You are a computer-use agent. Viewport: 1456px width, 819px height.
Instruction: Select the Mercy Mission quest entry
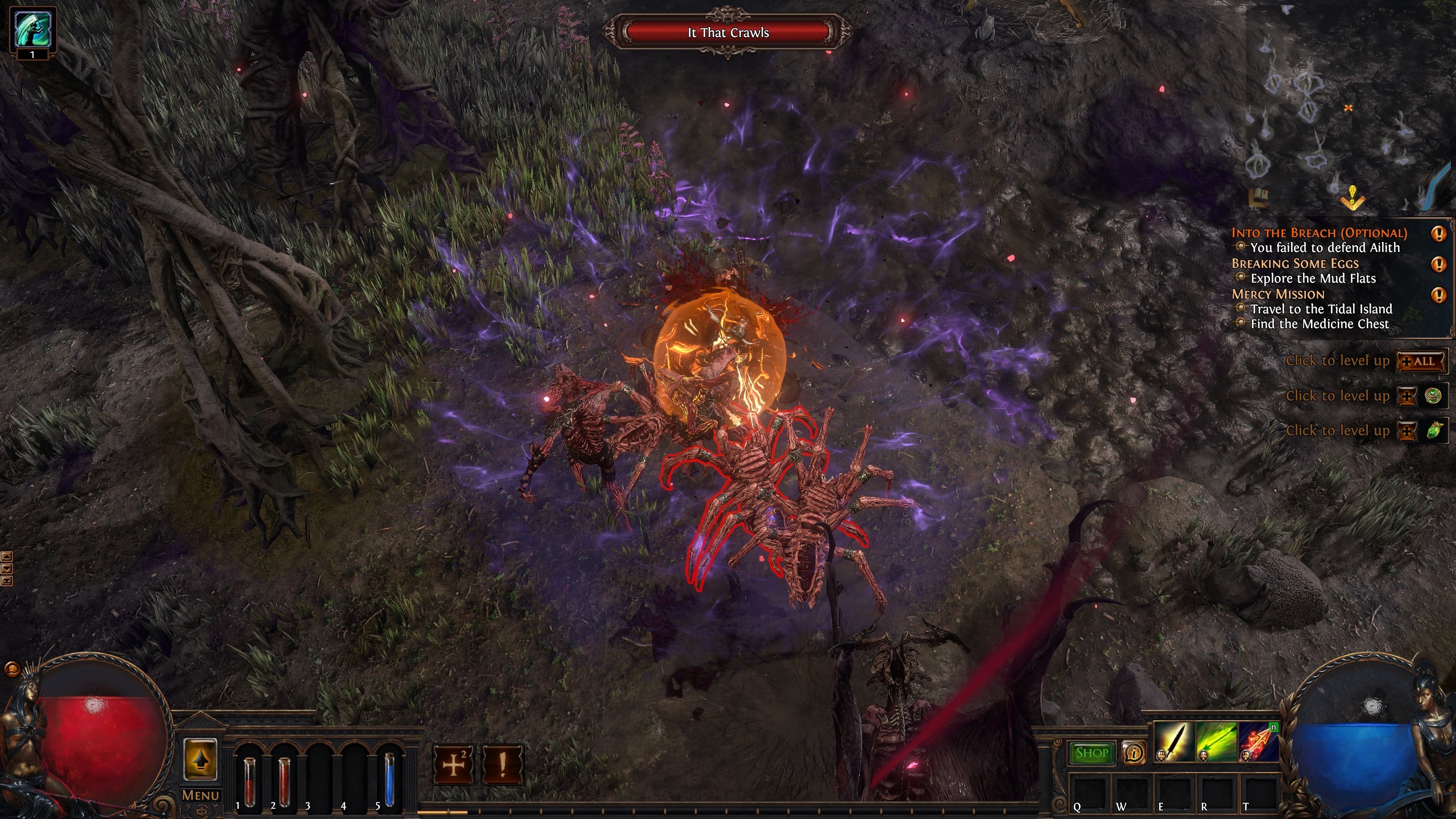pyautogui.click(x=1278, y=295)
